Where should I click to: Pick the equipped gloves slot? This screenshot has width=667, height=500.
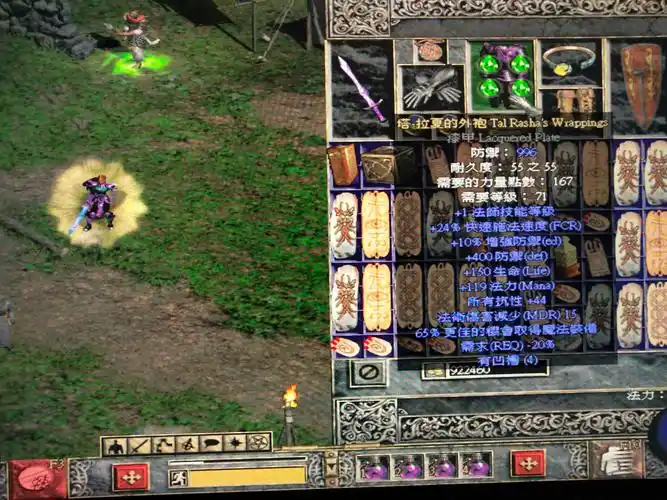(431, 89)
